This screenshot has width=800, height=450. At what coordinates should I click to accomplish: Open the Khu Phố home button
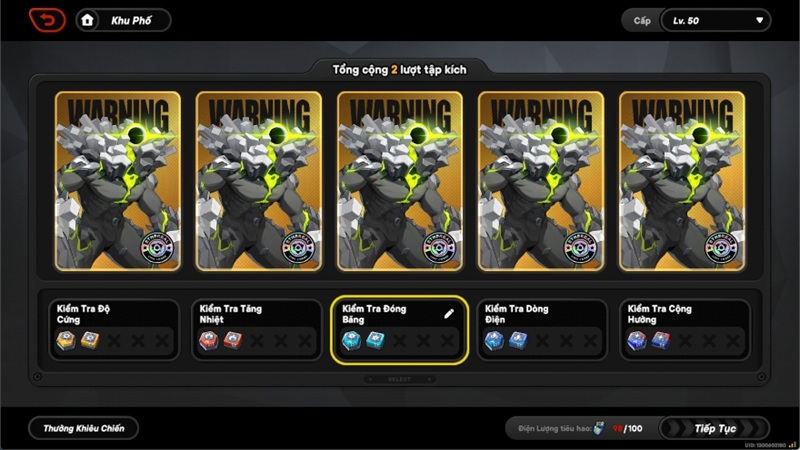point(122,20)
